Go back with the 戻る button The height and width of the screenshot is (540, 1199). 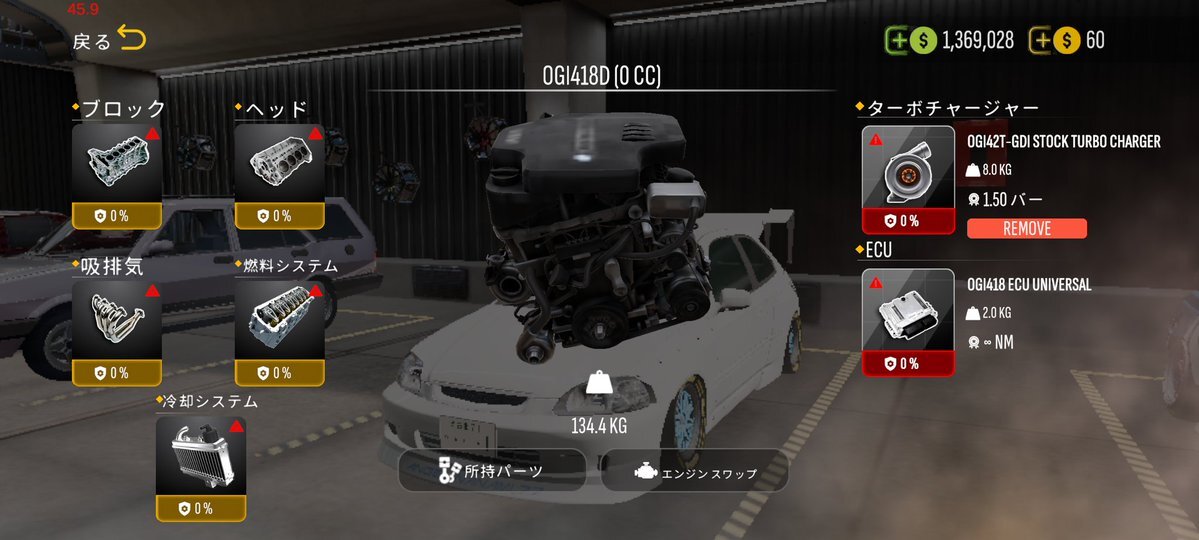[108, 41]
